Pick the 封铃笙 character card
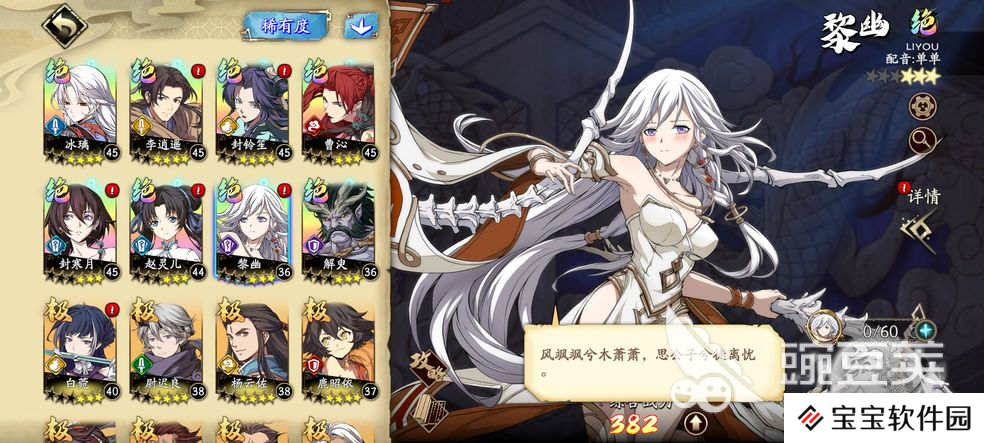This screenshot has width=984, height=443. [x=252, y=110]
